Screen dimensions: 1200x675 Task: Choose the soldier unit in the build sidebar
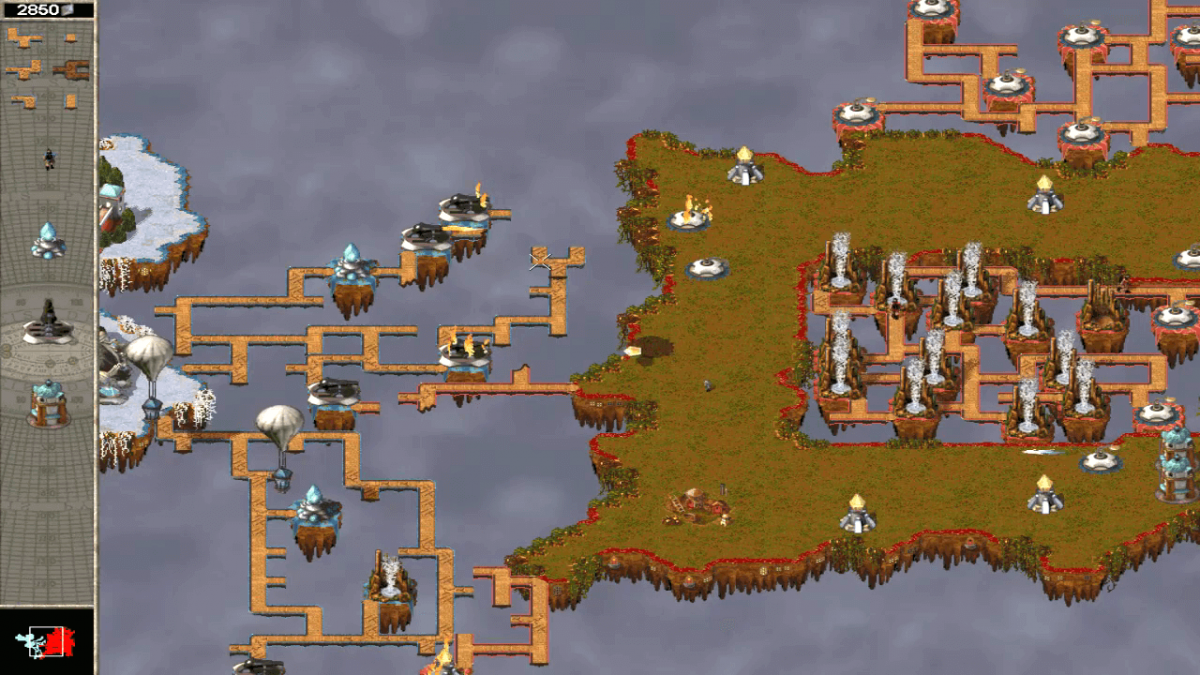coord(48,158)
